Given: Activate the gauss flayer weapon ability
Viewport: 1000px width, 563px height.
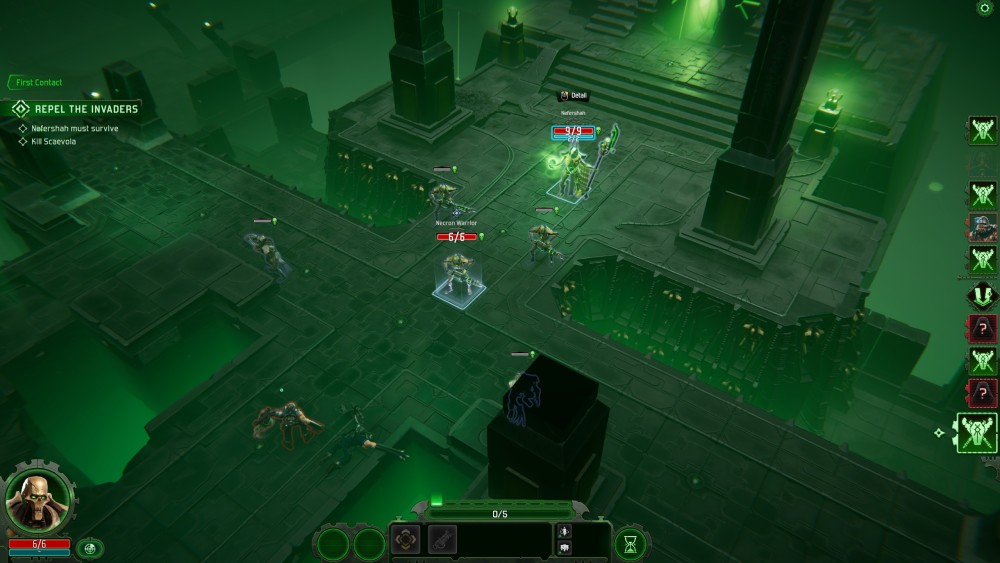Looking at the screenshot, I should 443,540.
